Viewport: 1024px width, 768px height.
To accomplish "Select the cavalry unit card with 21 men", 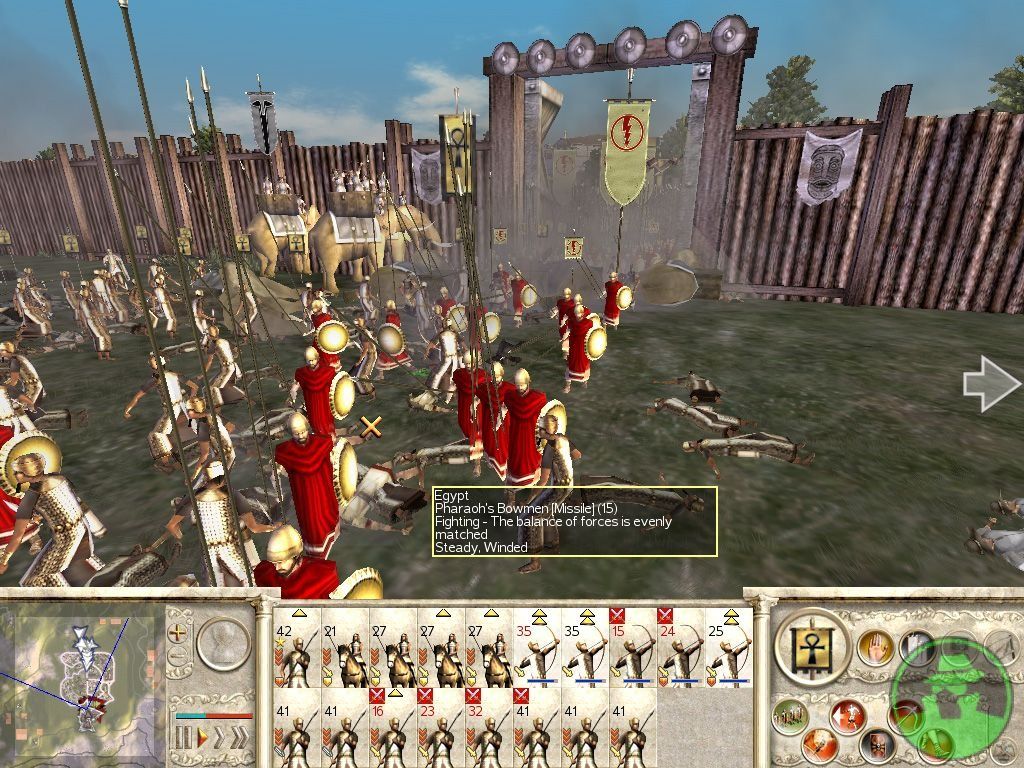I will click(343, 648).
